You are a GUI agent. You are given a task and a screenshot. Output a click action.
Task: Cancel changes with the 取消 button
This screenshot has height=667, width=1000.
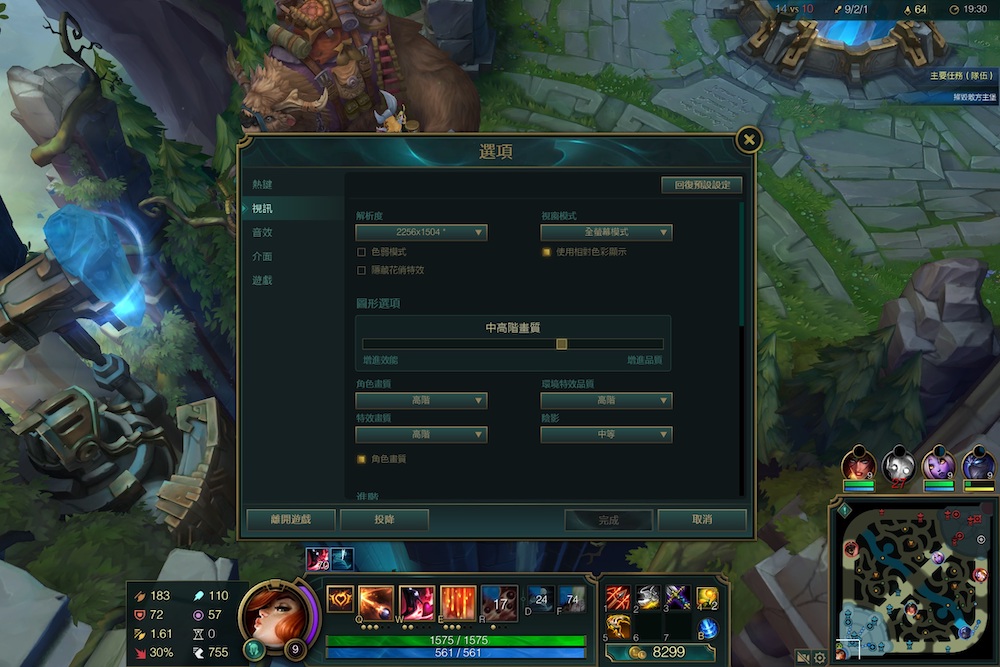point(701,520)
